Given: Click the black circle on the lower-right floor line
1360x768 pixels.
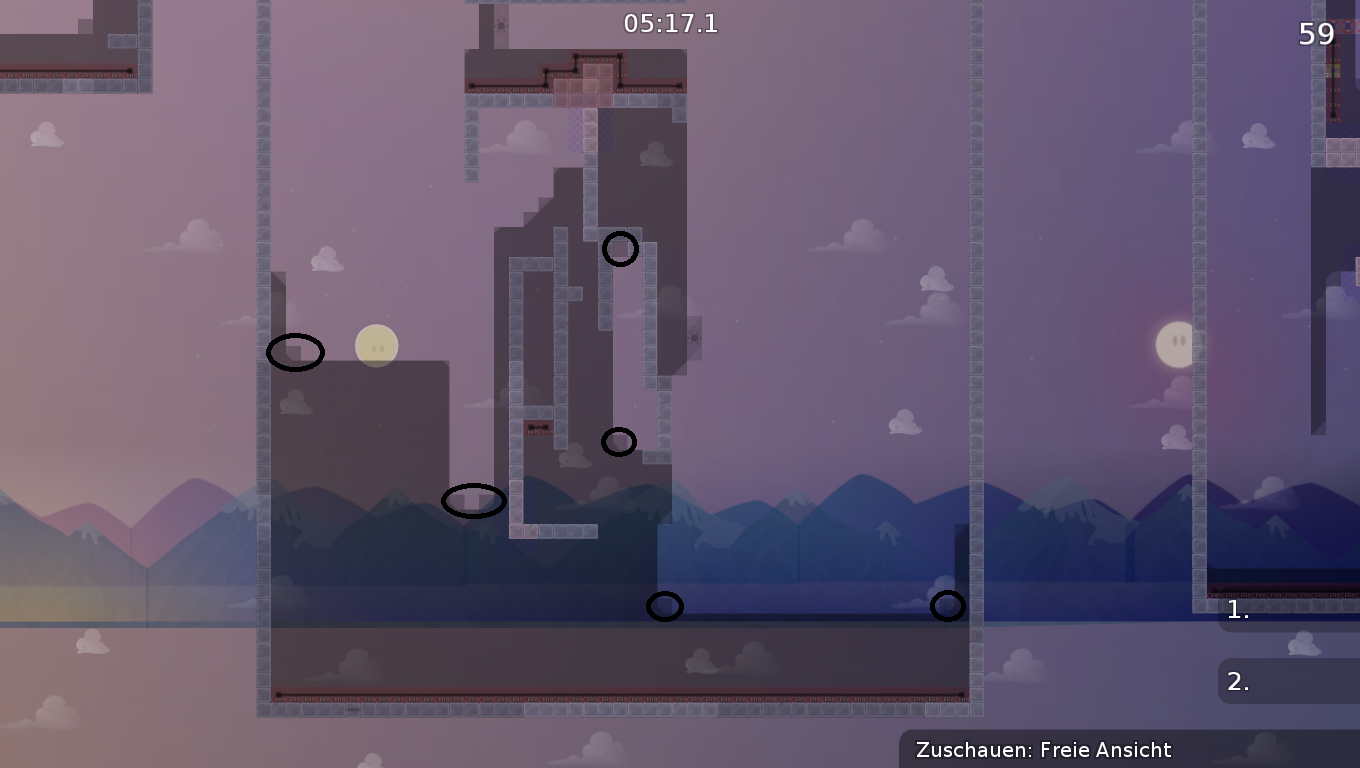Looking at the screenshot, I should coord(947,605).
